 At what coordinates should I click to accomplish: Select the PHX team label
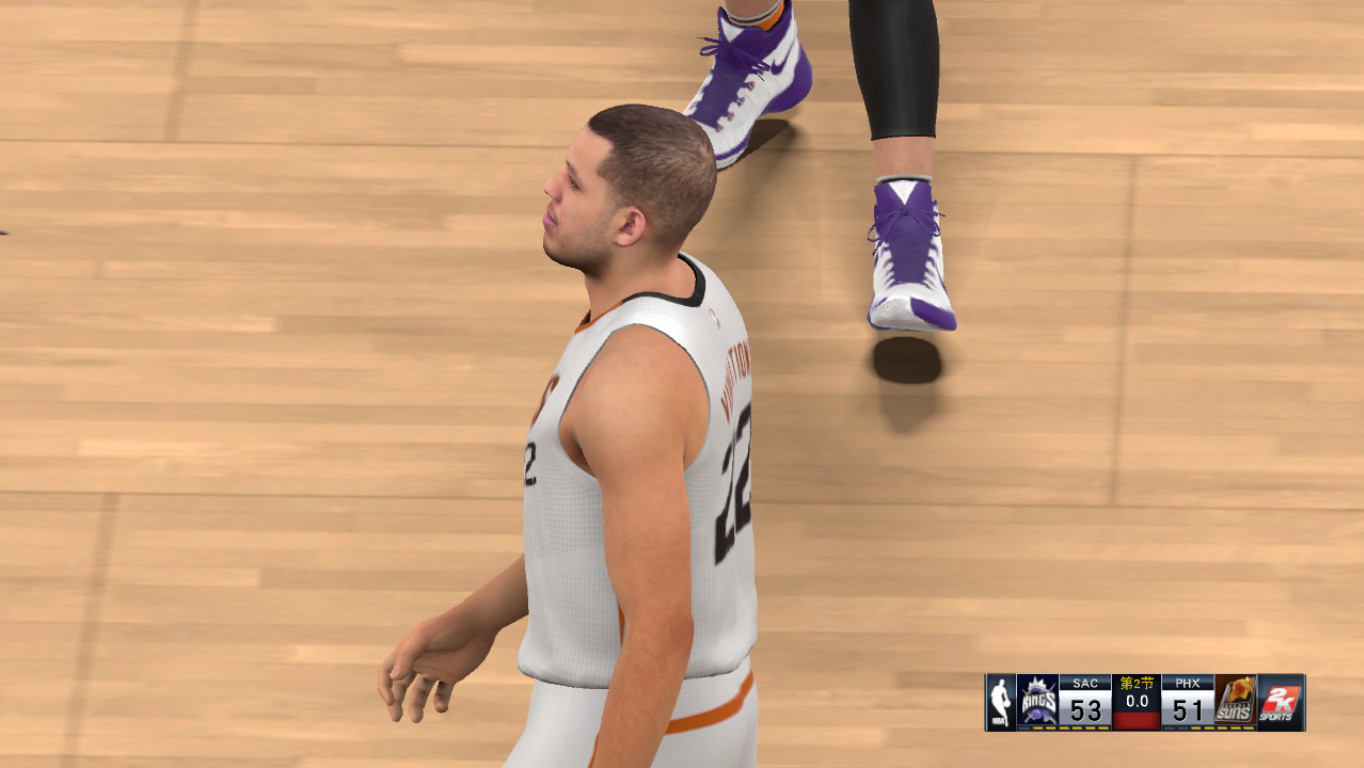[1188, 682]
